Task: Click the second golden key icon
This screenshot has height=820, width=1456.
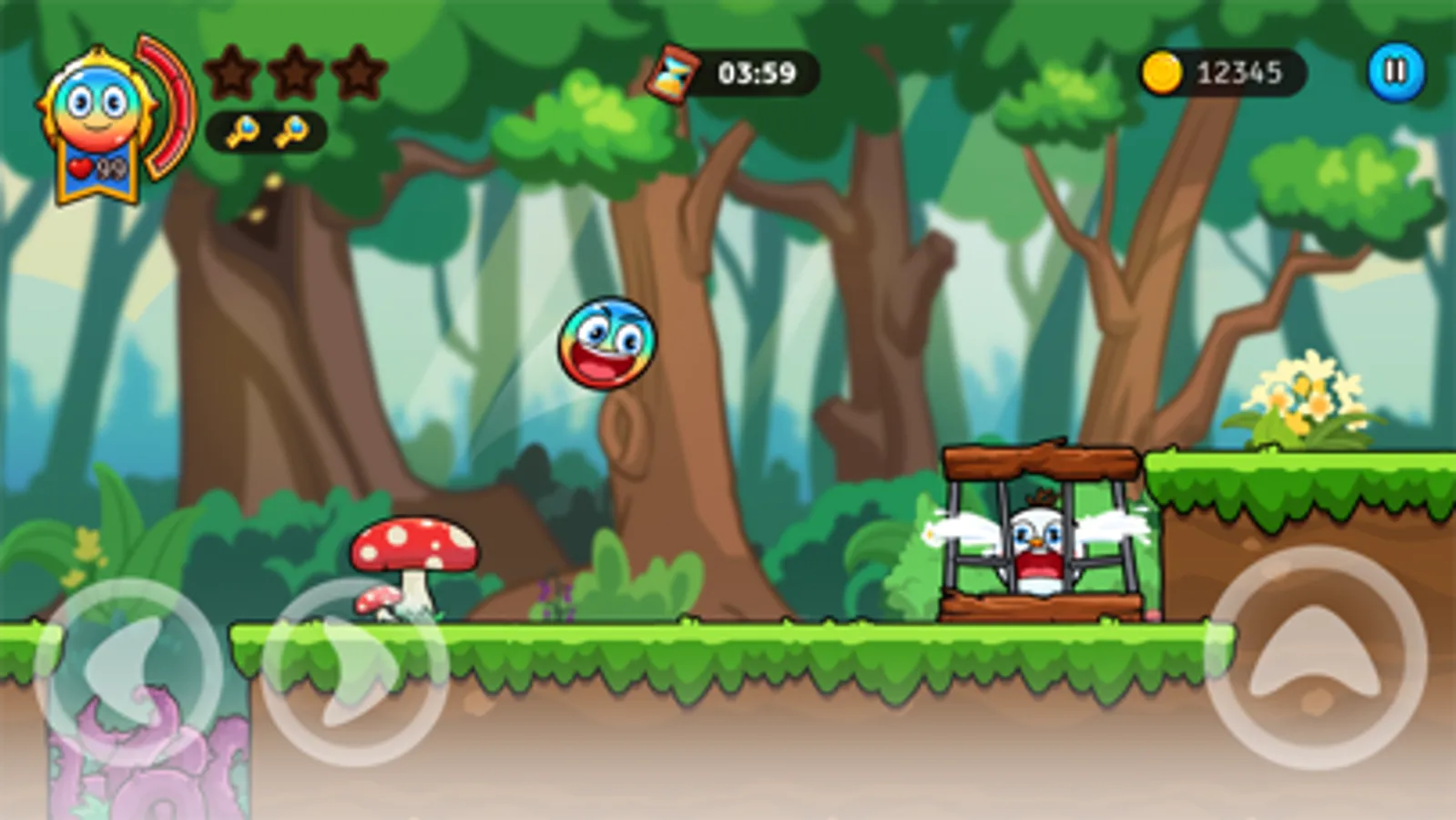Action: click(294, 131)
